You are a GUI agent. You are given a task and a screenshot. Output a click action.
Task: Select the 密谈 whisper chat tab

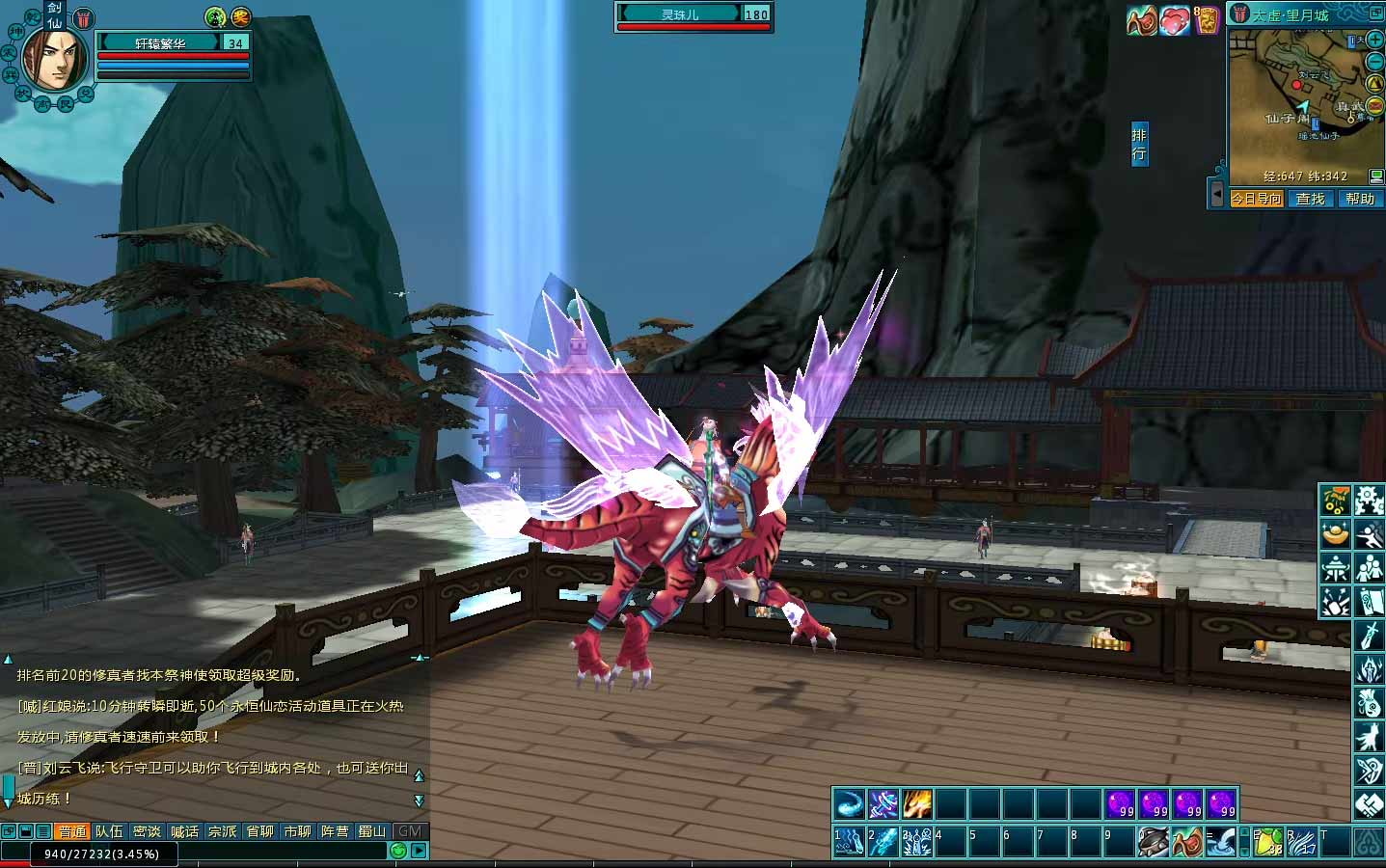pyautogui.click(x=147, y=831)
